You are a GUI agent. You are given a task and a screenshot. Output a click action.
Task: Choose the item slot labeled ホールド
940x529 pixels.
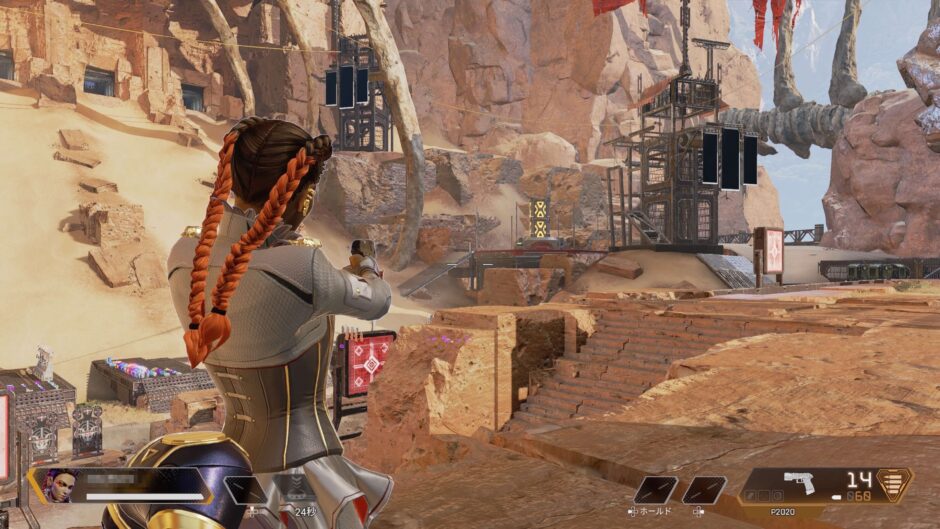click(x=654, y=489)
